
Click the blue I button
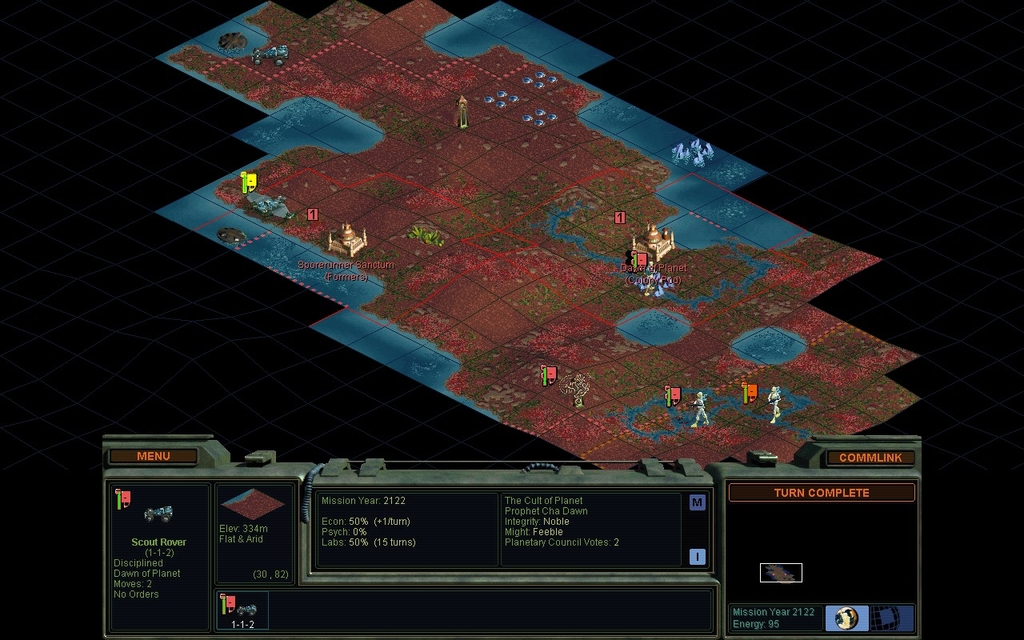(x=697, y=557)
